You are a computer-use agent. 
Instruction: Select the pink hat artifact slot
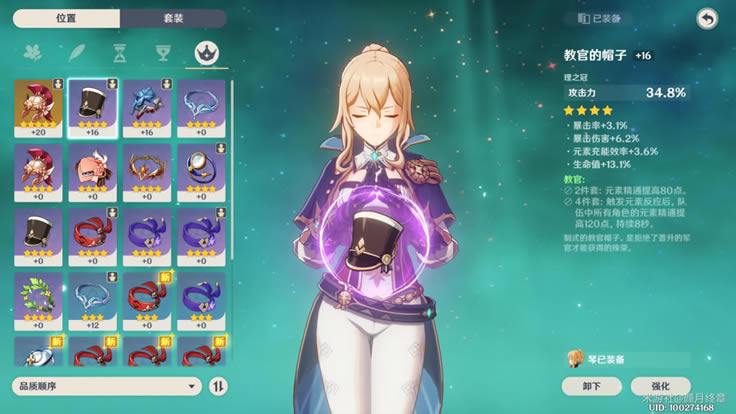click(93, 172)
